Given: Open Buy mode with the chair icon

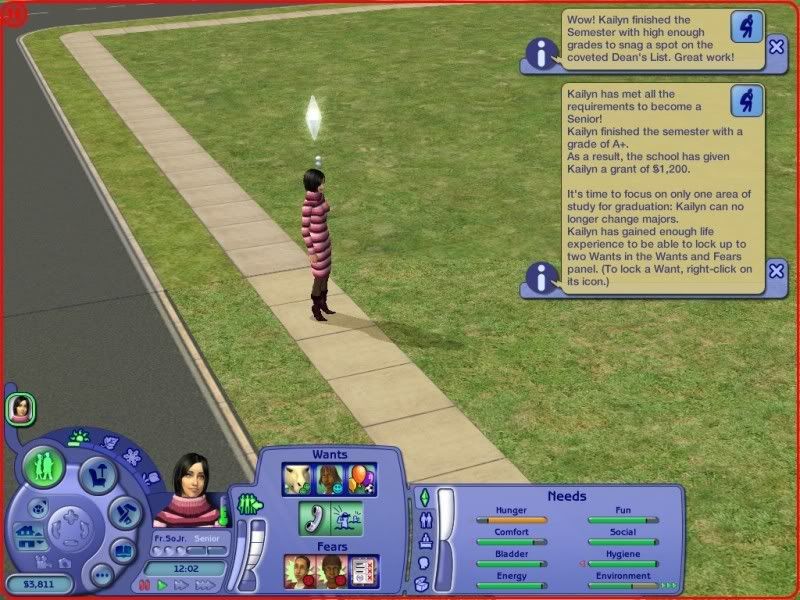Looking at the screenshot, I should click(97, 474).
